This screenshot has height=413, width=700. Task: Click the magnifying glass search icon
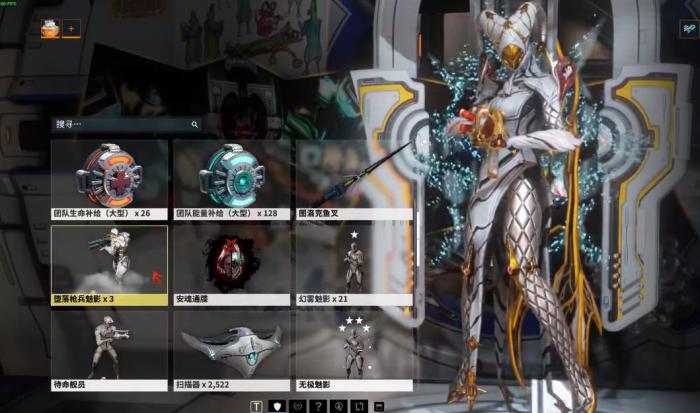194,125
